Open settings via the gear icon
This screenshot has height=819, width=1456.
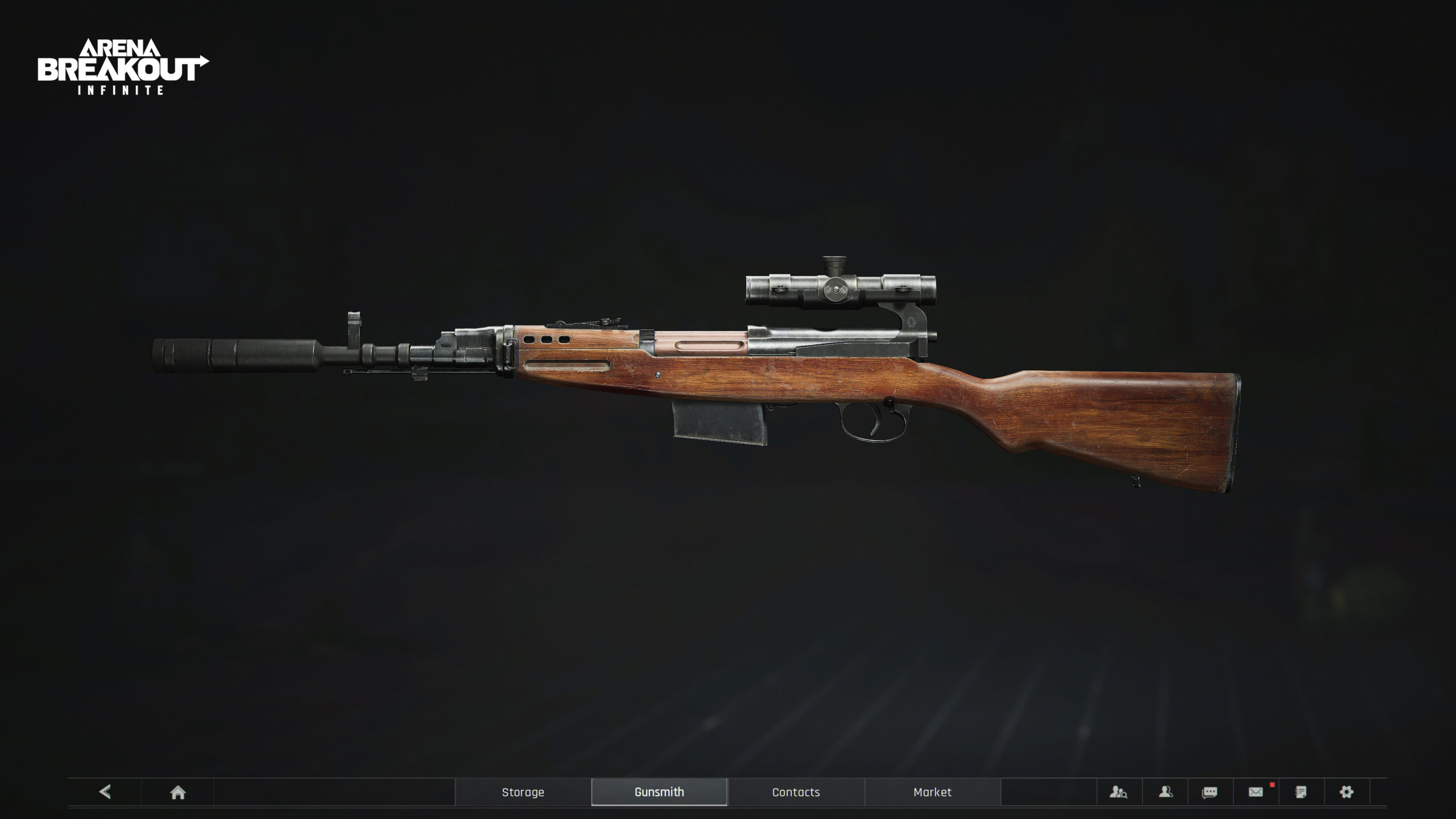[x=1346, y=792]
